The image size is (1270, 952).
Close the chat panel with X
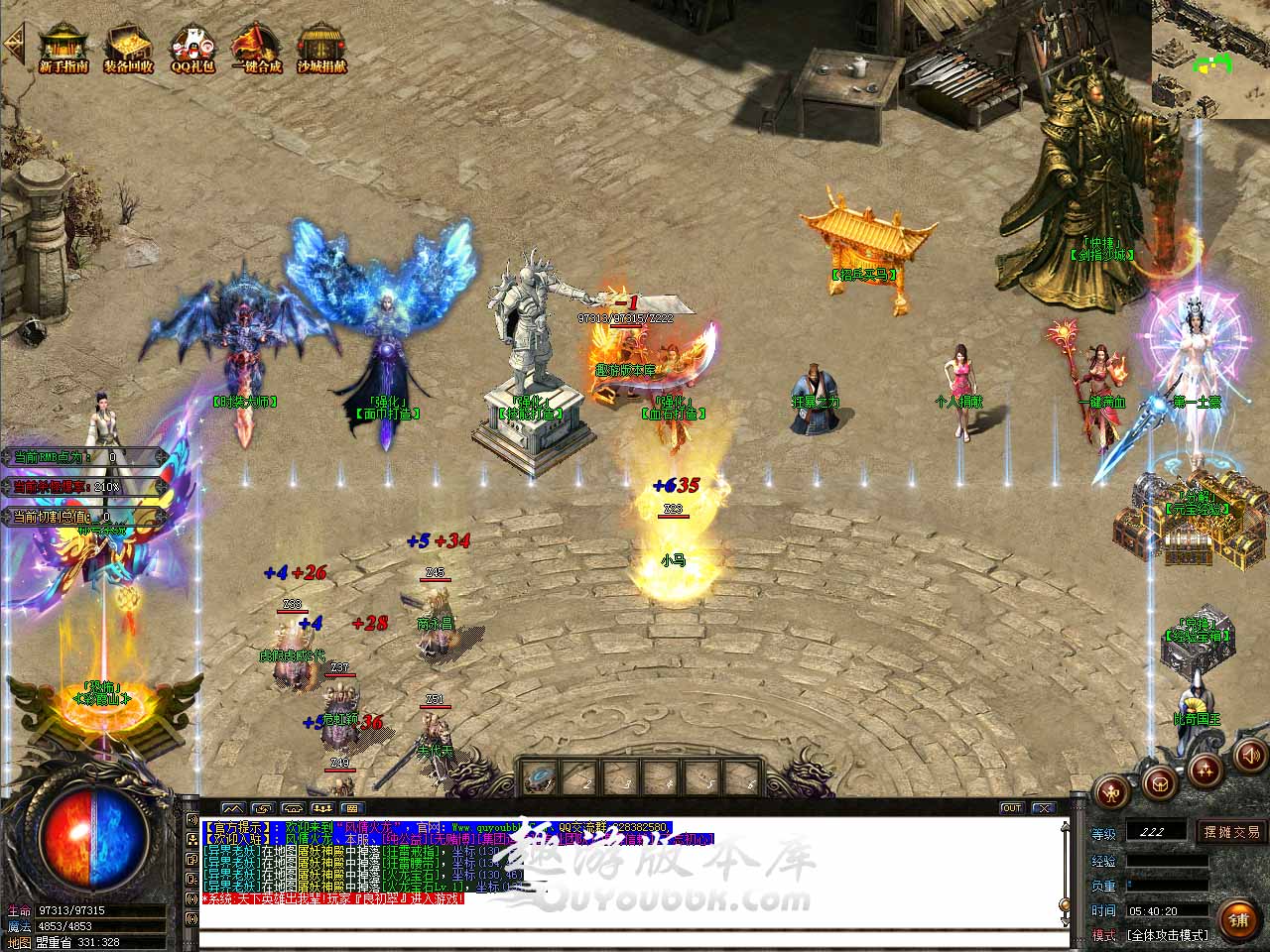pyautogui.click(x=1041, y=808)
